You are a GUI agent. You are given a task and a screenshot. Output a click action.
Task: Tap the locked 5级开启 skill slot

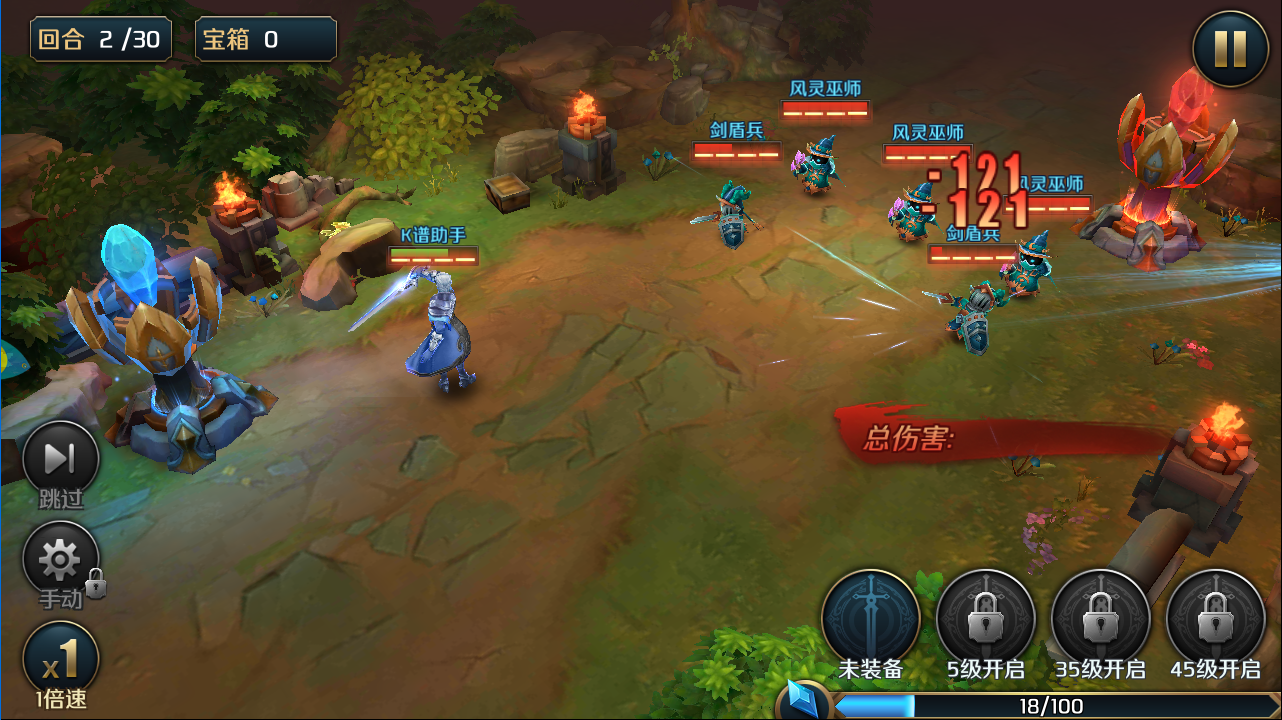click(x=985, y=617)
